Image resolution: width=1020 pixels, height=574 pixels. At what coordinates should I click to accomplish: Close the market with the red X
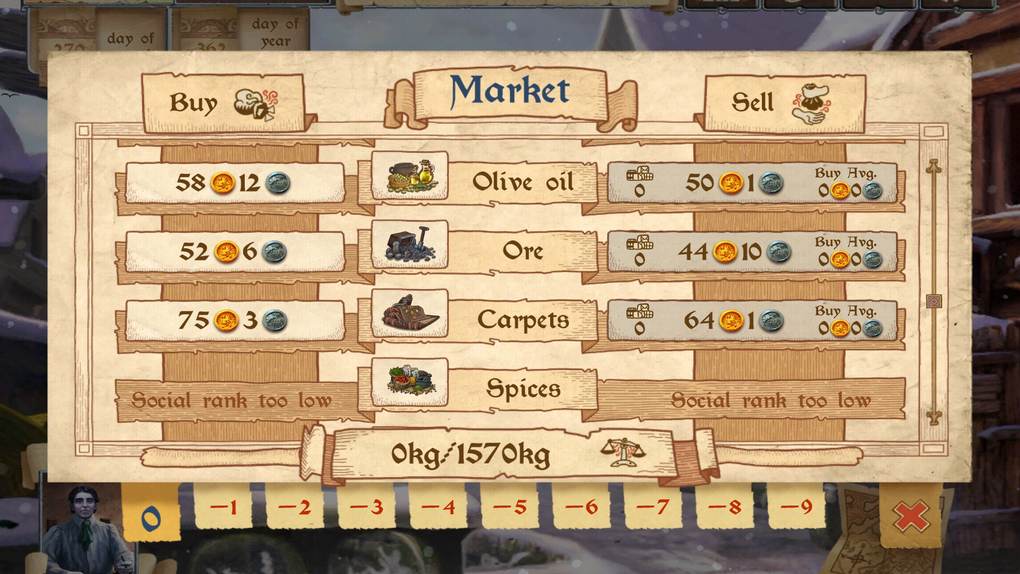point(910,515)
